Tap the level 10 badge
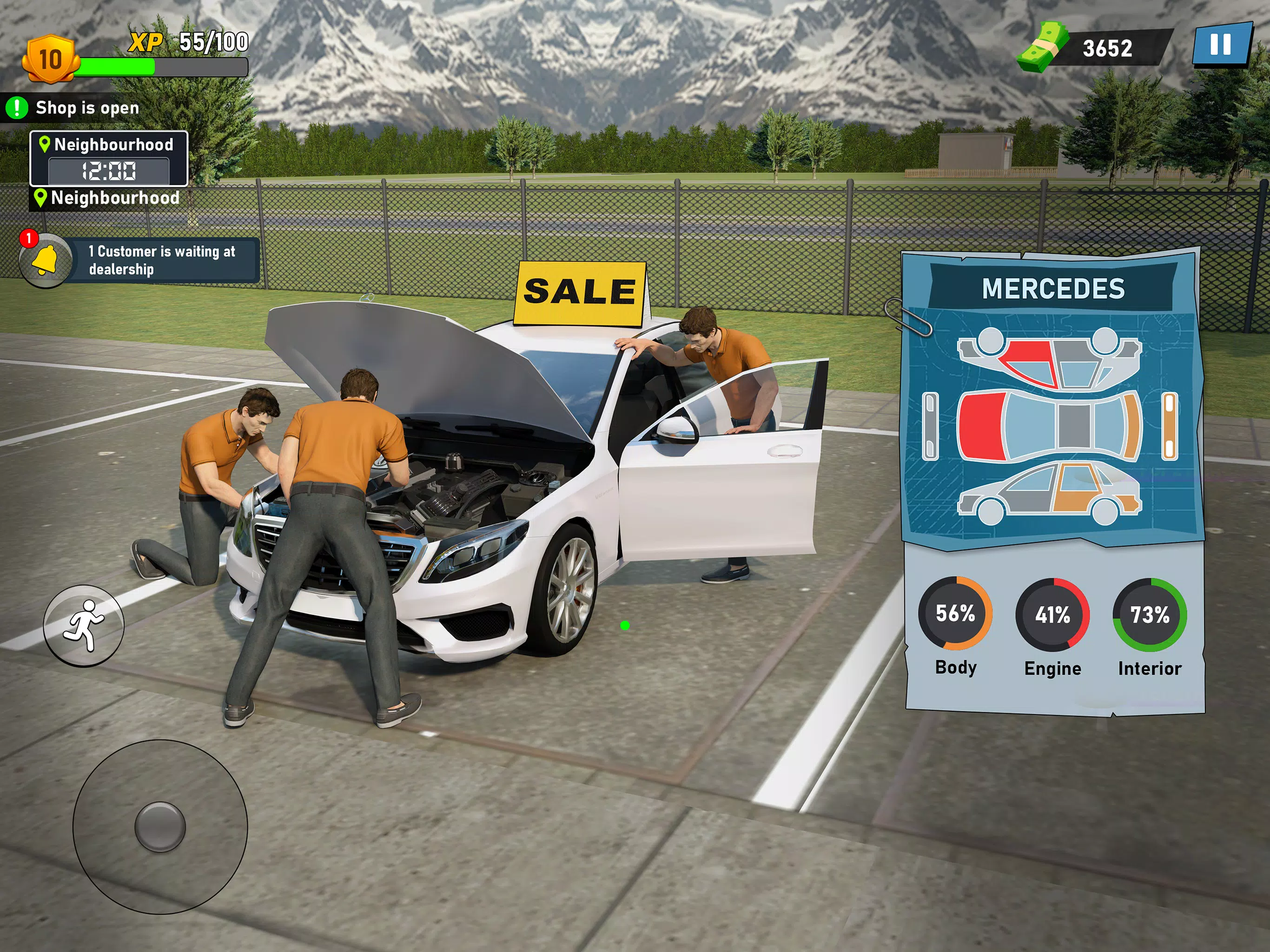Screen dimensions: 1270x952 click(50, 59)
